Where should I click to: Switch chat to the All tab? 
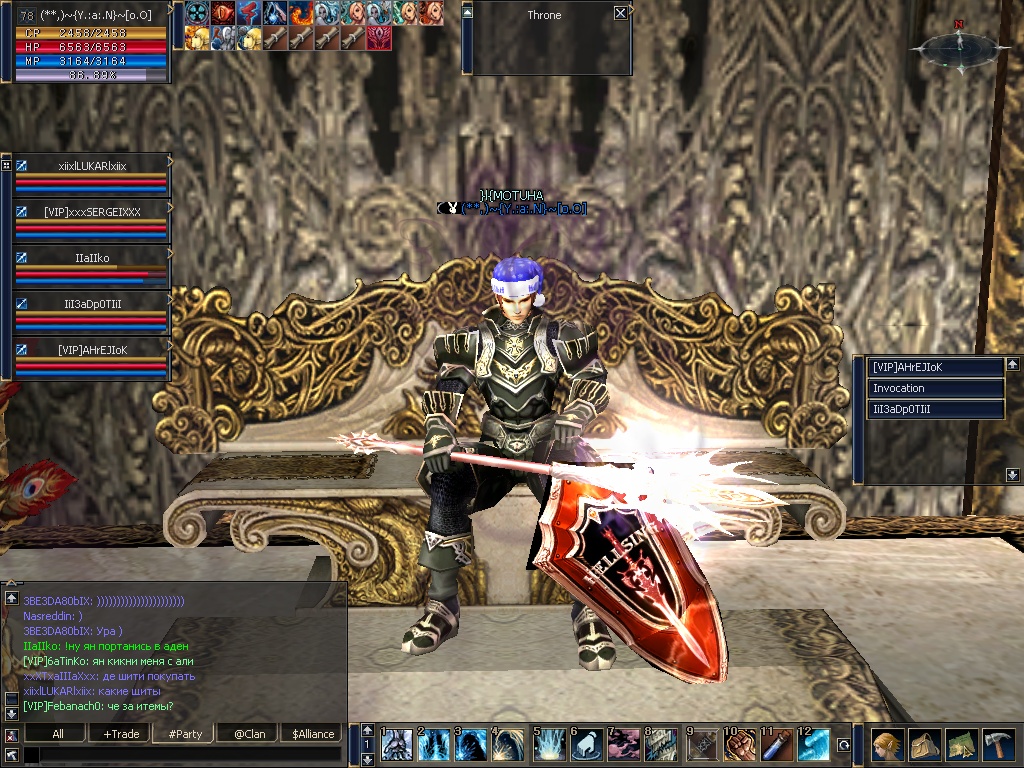(x=58, y=734)
